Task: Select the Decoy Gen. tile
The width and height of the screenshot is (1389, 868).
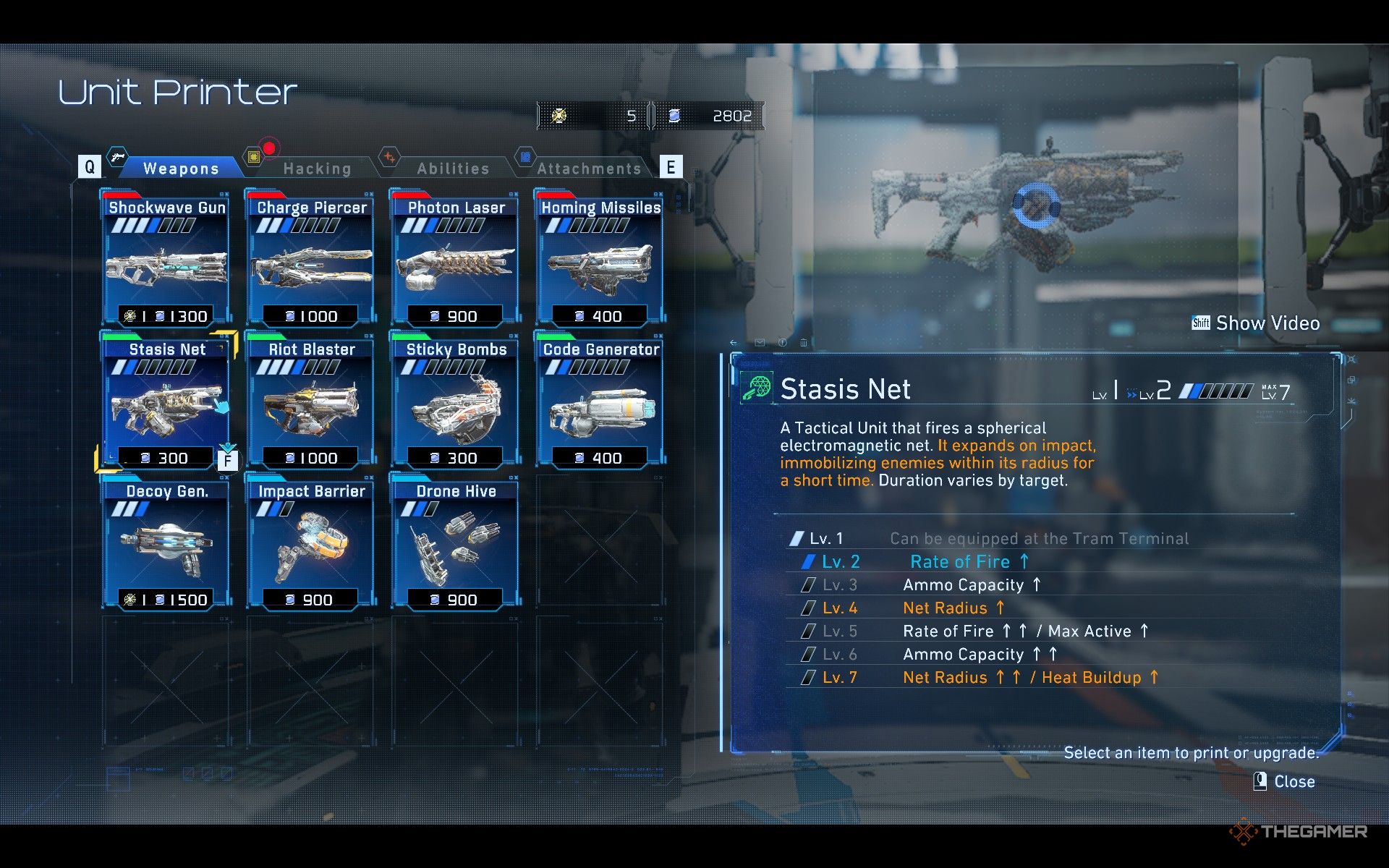Action: [167, 542]
